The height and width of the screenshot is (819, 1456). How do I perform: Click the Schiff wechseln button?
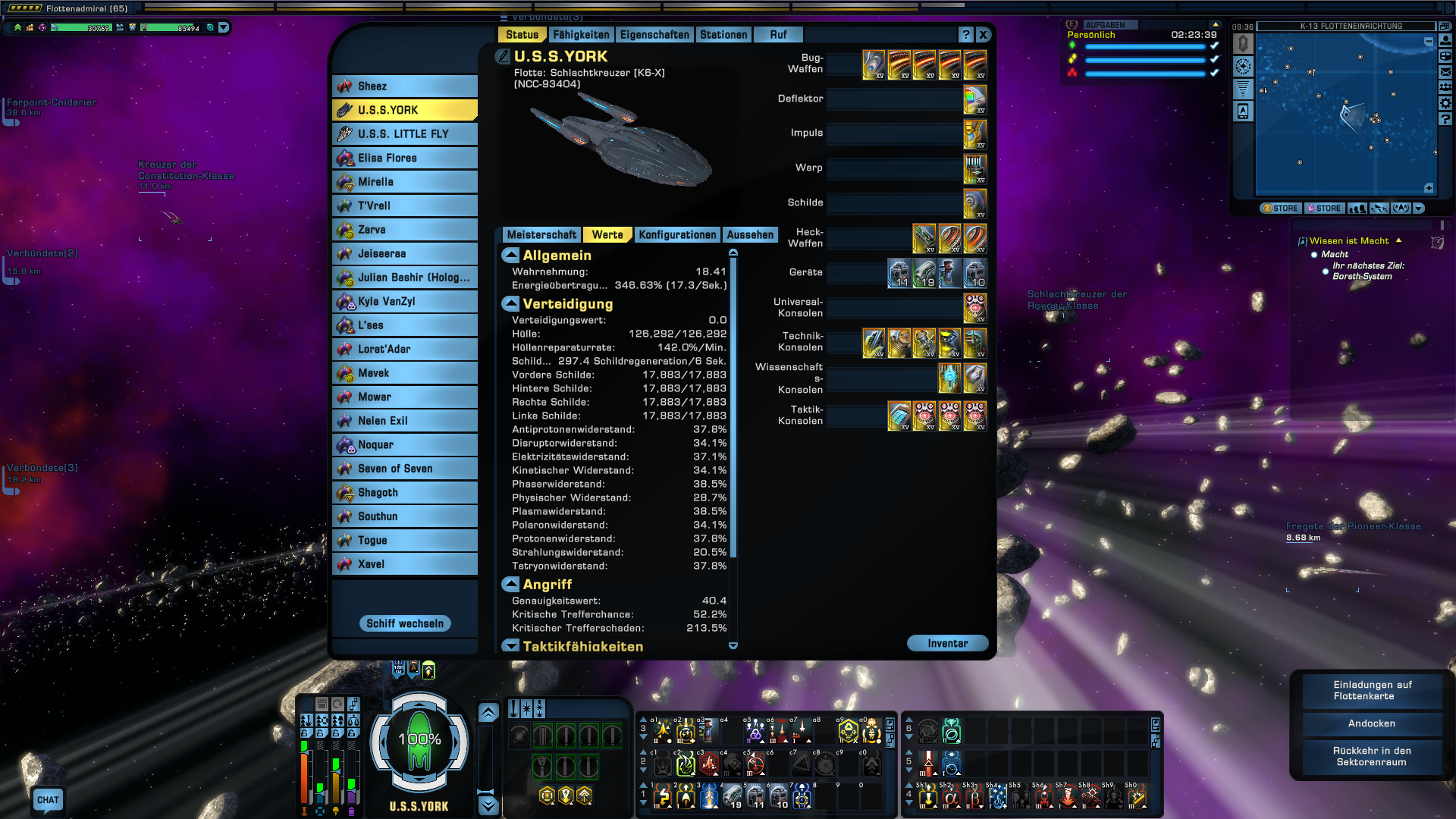point(405,624)
